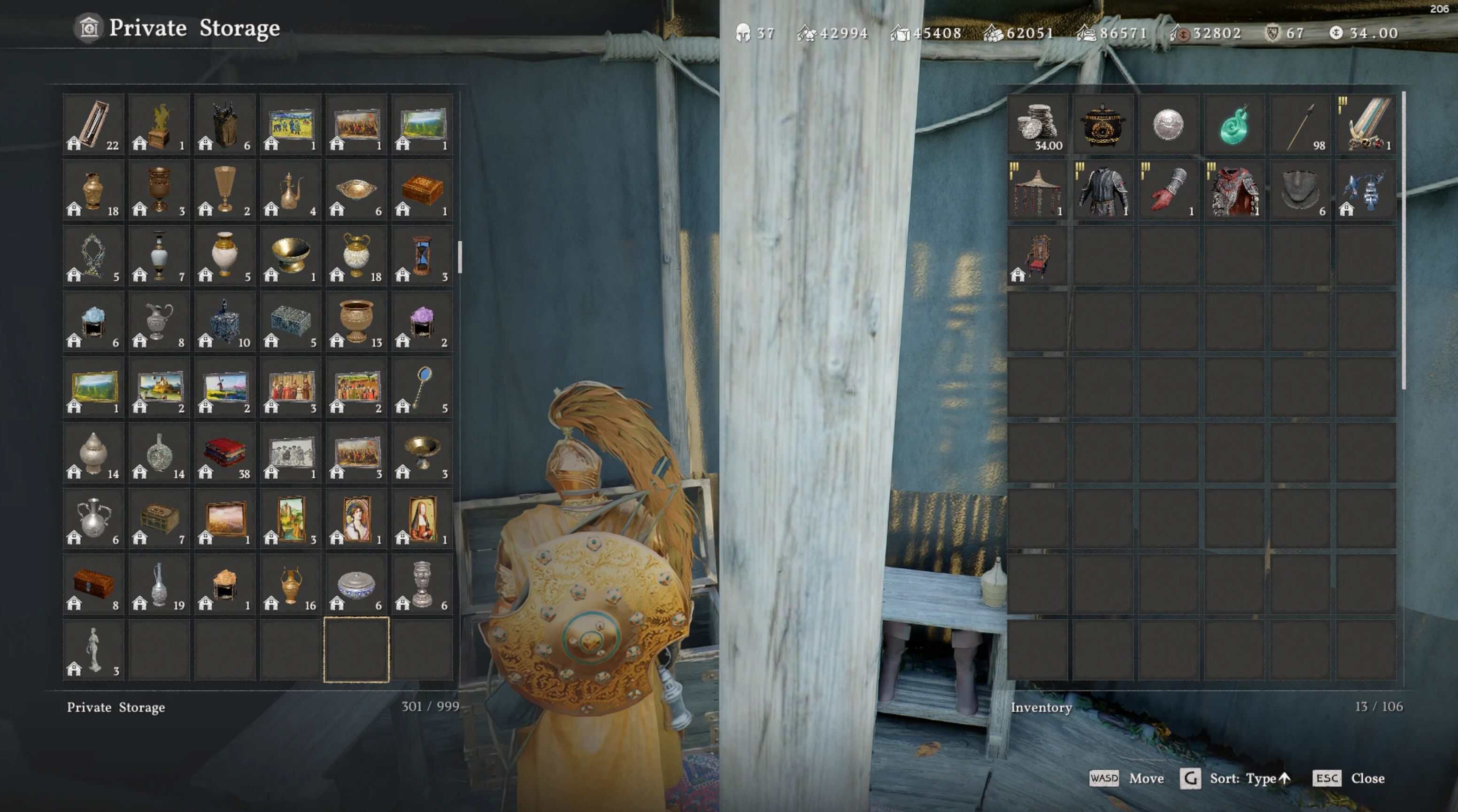Select the jade green spiral pendant
Screen dimensions: 1458x812
(1234, 123)
